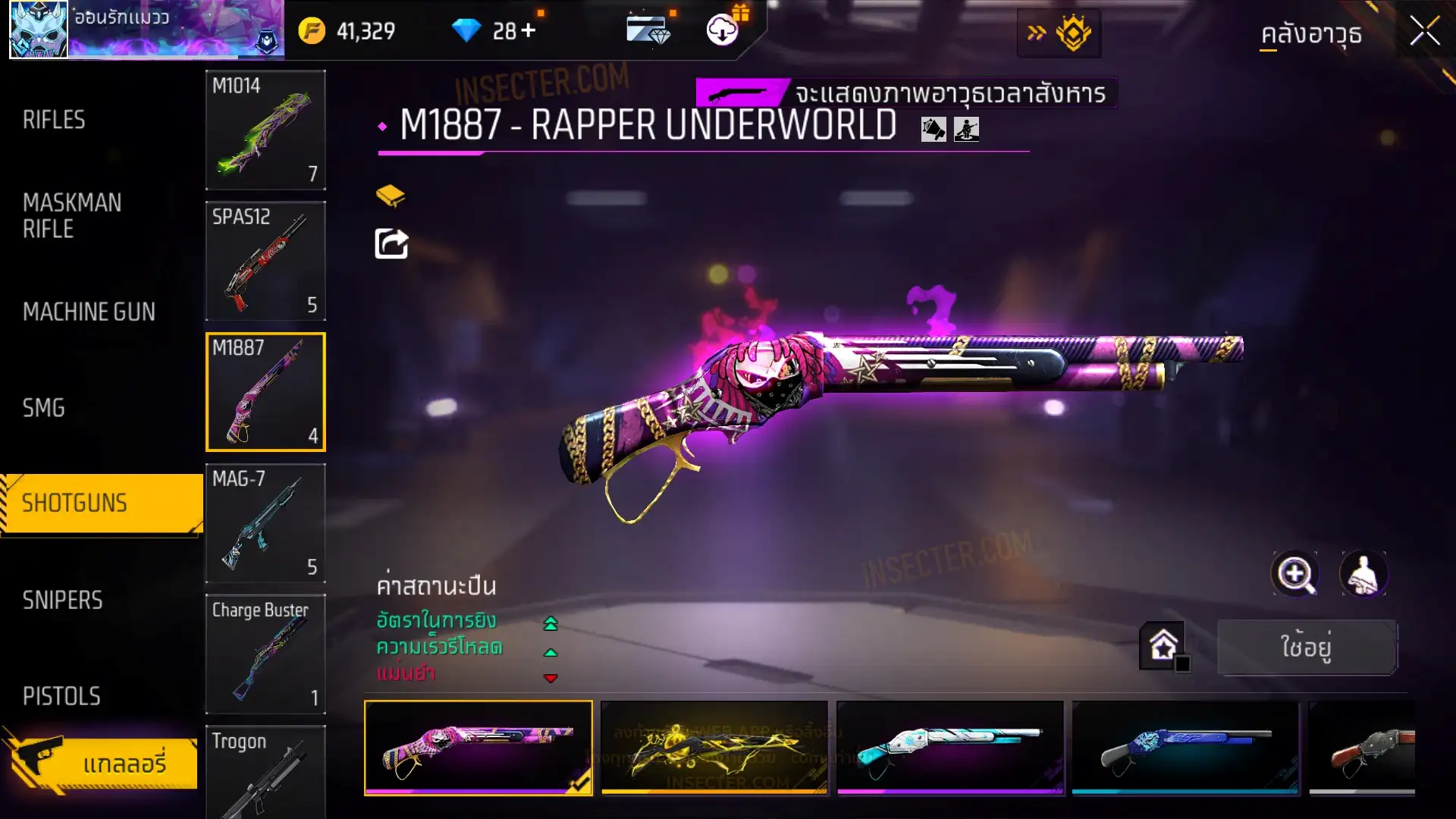Select the MACHINE GUN category
Screen dimensions: 1456x819
[89, 312]
